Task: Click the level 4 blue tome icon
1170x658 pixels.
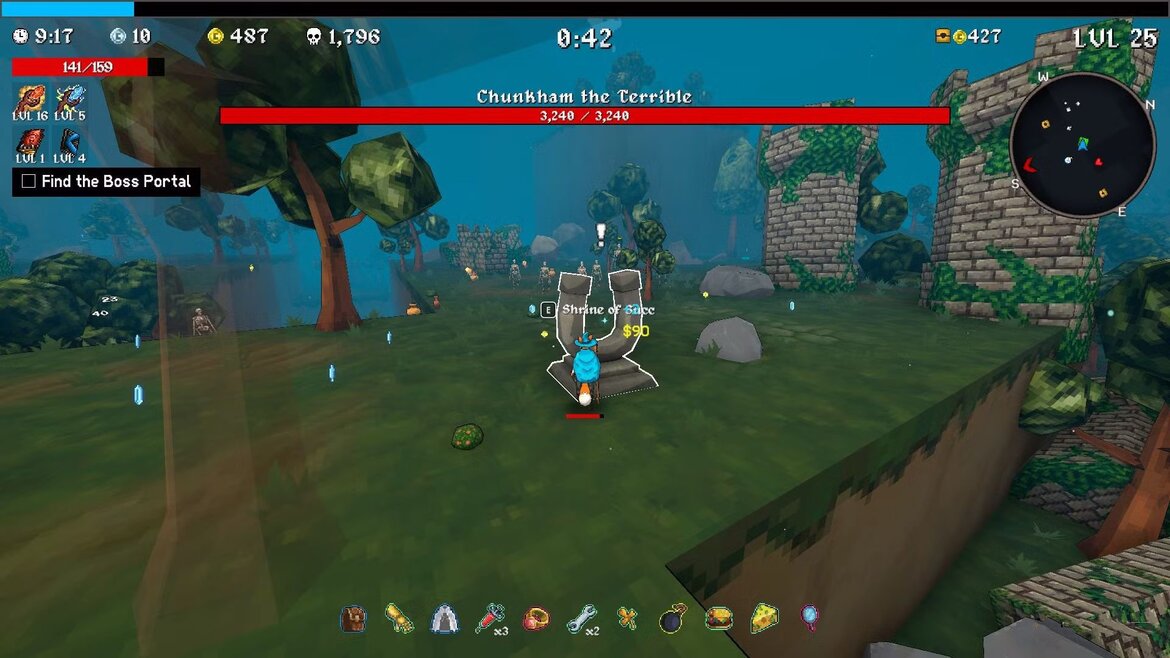Action: tap(69, 142)
